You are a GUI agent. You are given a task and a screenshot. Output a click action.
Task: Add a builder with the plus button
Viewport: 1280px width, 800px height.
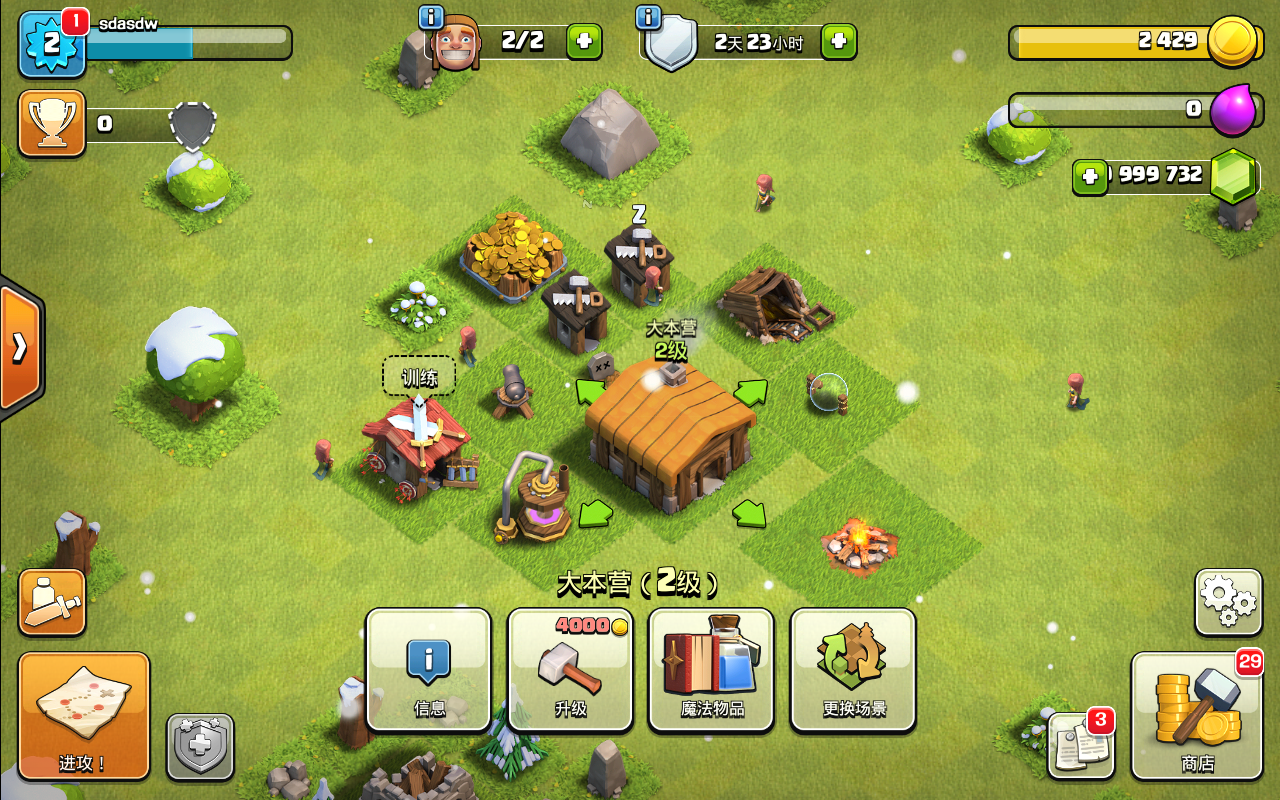[584, 41]
